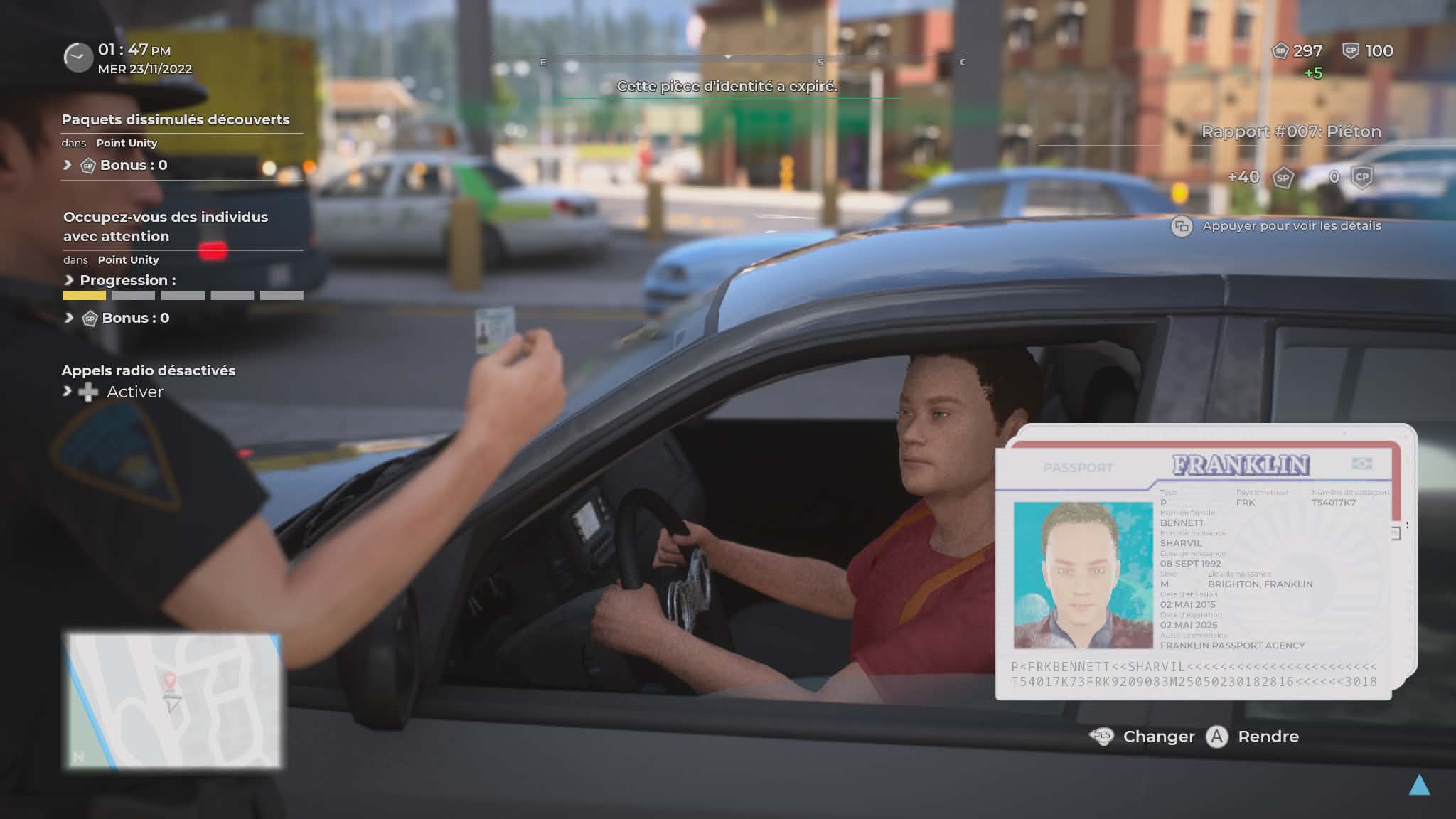Expand the Paquets dissimulés découverts objective

tap(175, 119)
